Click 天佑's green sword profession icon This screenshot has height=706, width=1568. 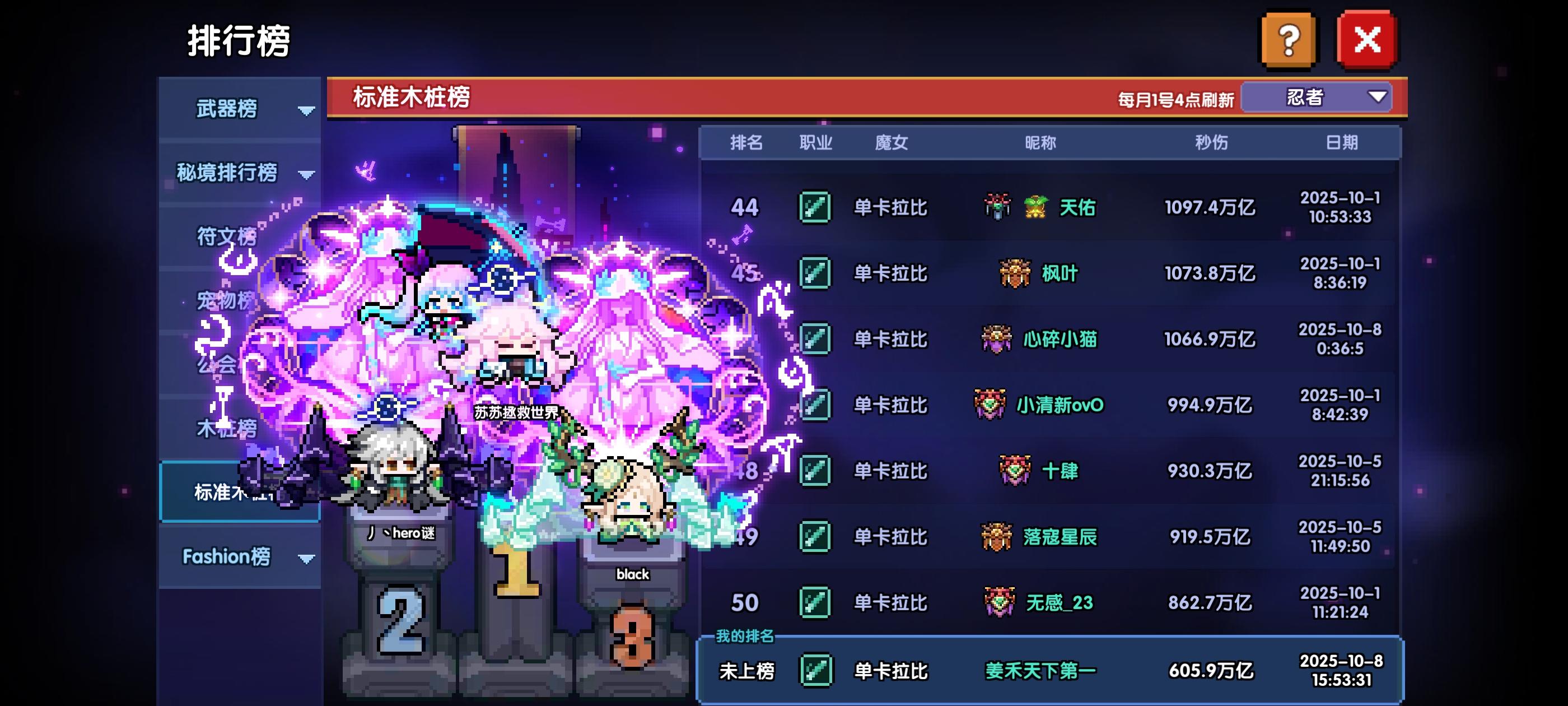(816, 208)
